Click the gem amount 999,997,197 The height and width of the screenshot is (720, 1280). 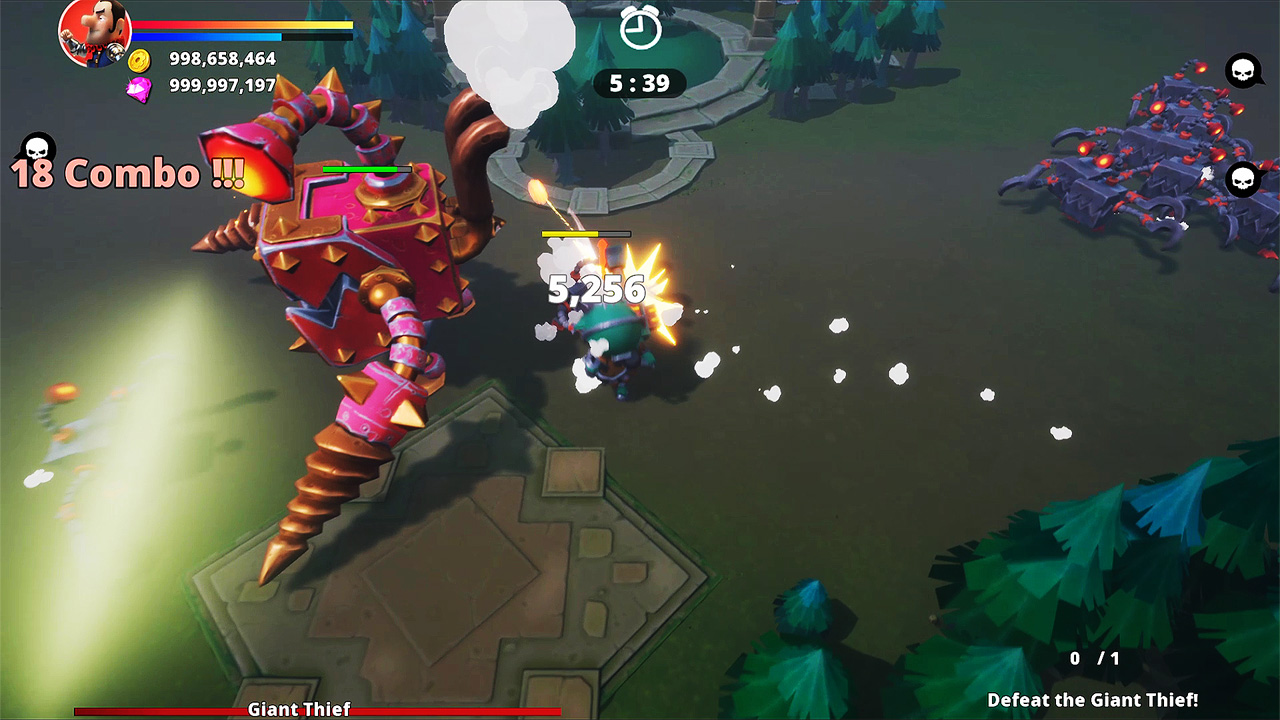tap(224, 86)
